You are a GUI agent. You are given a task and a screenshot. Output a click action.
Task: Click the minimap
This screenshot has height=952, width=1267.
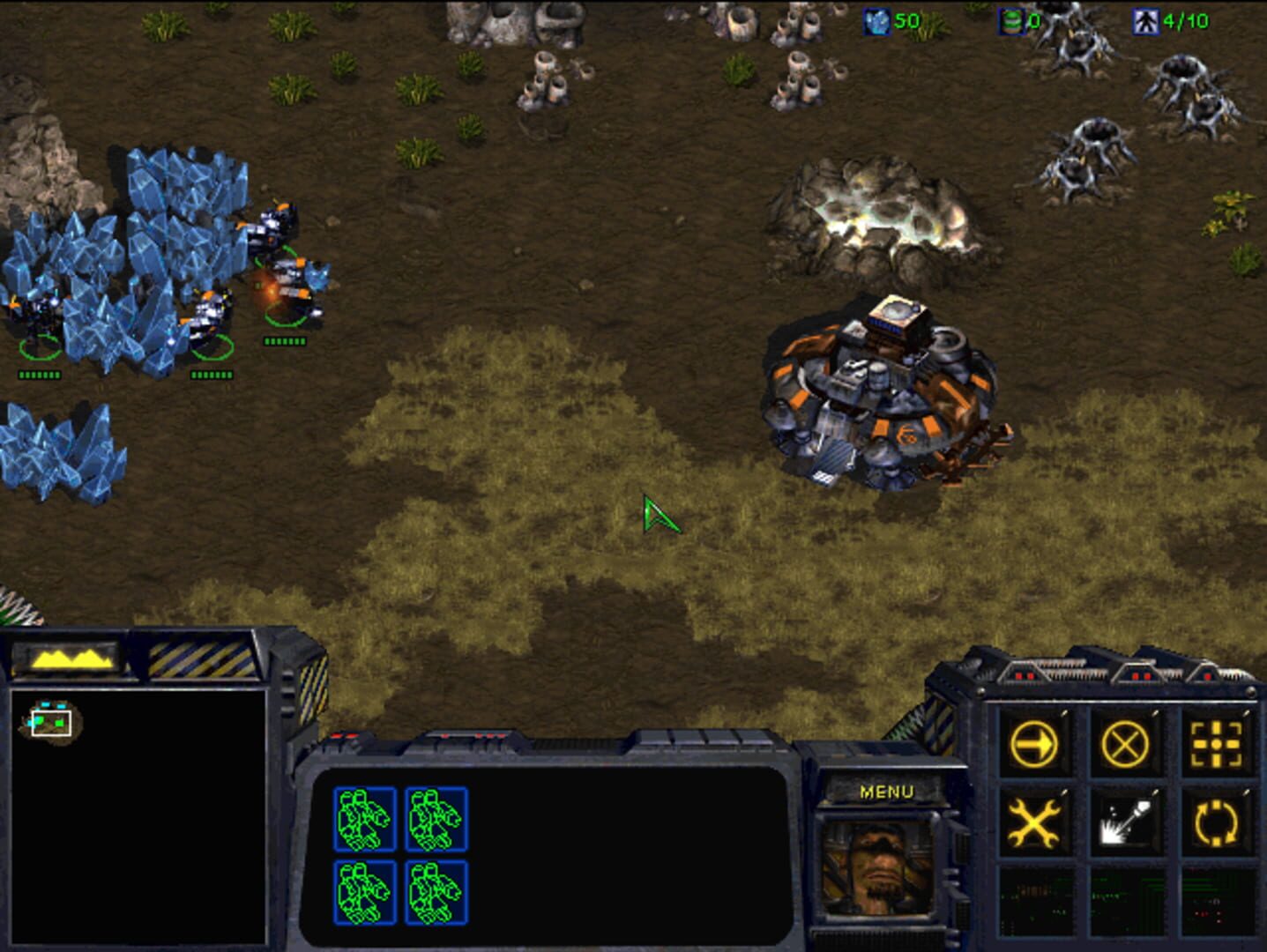coord(137,815)
